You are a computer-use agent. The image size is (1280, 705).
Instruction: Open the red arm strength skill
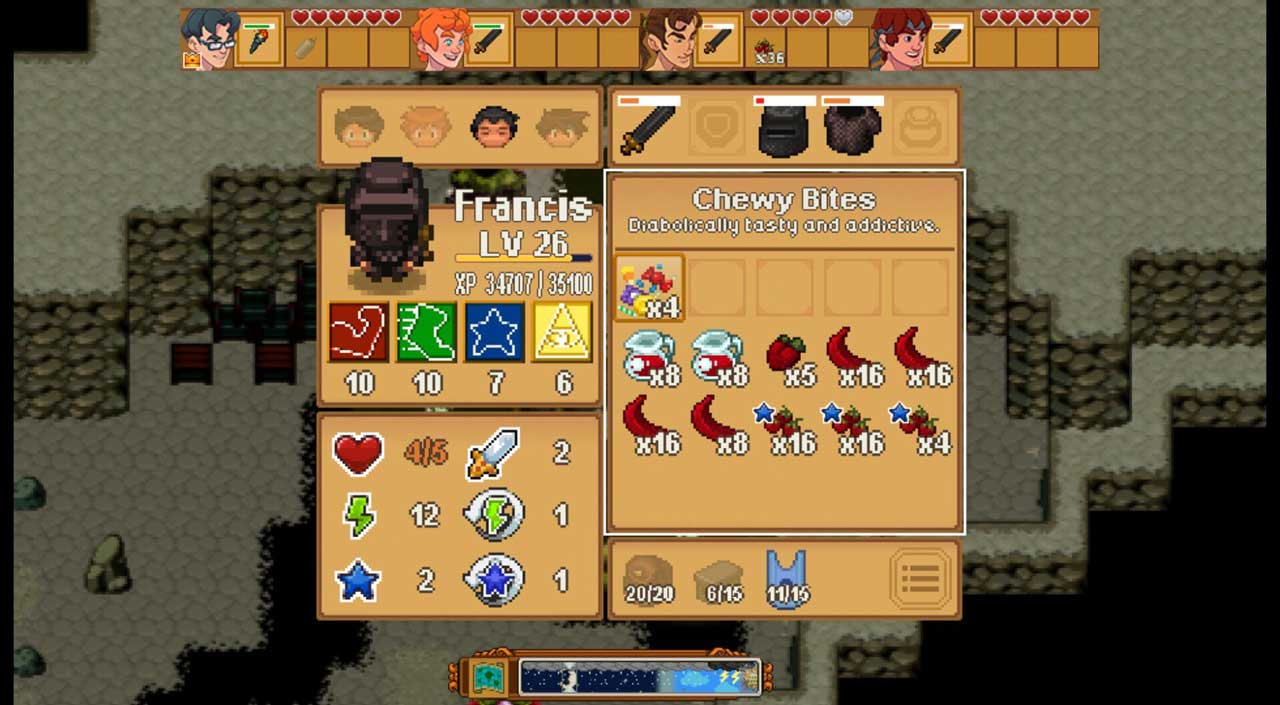coord(359,332)
